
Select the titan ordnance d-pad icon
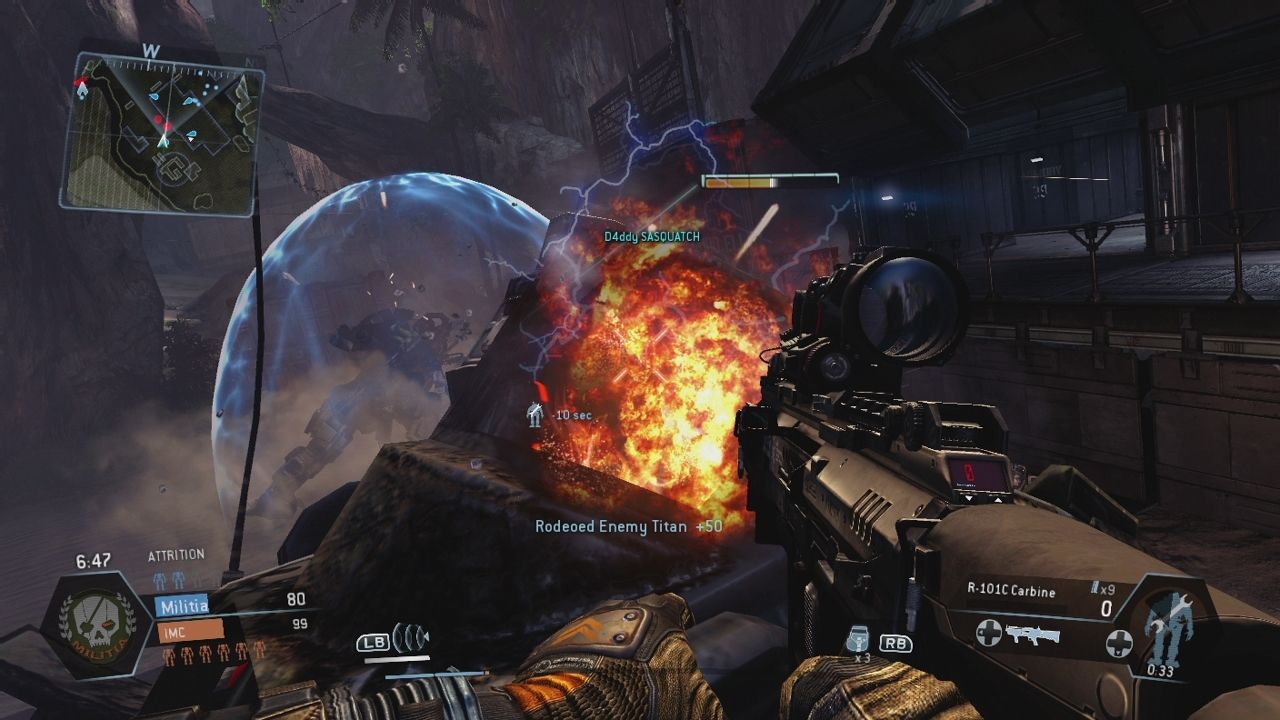coord(1120,645)
